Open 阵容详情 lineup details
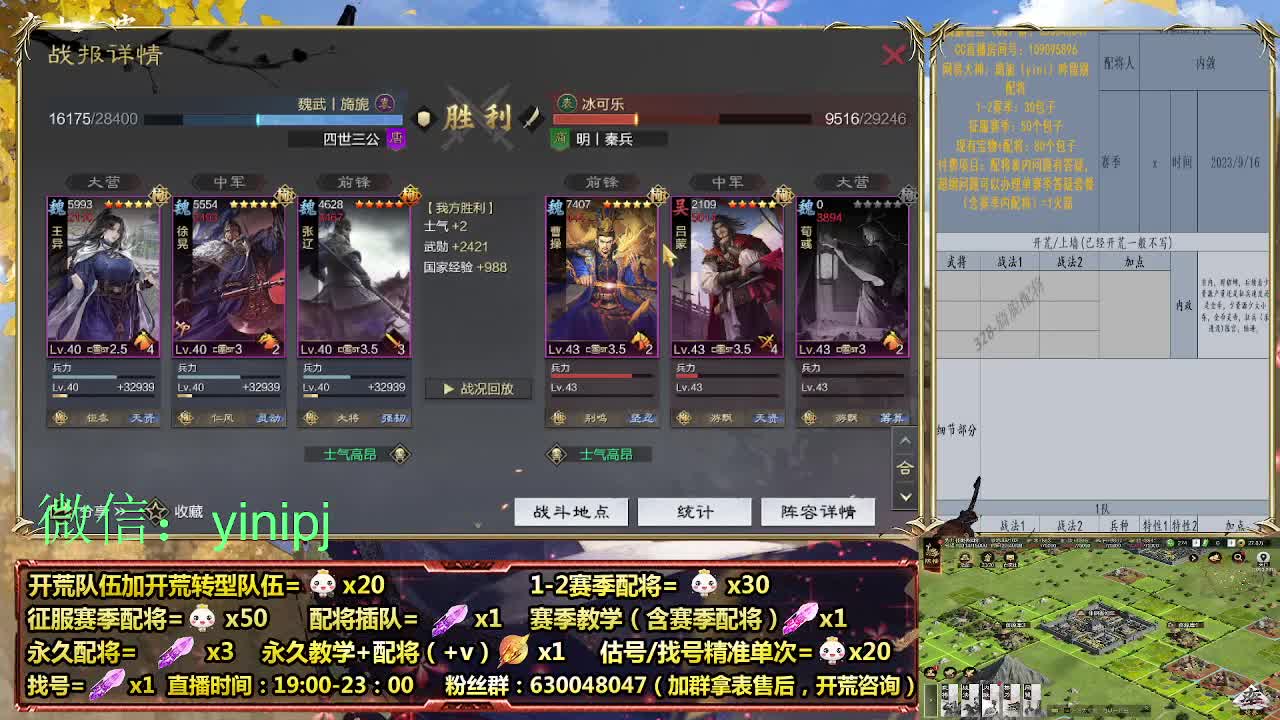 pos(820,511)
